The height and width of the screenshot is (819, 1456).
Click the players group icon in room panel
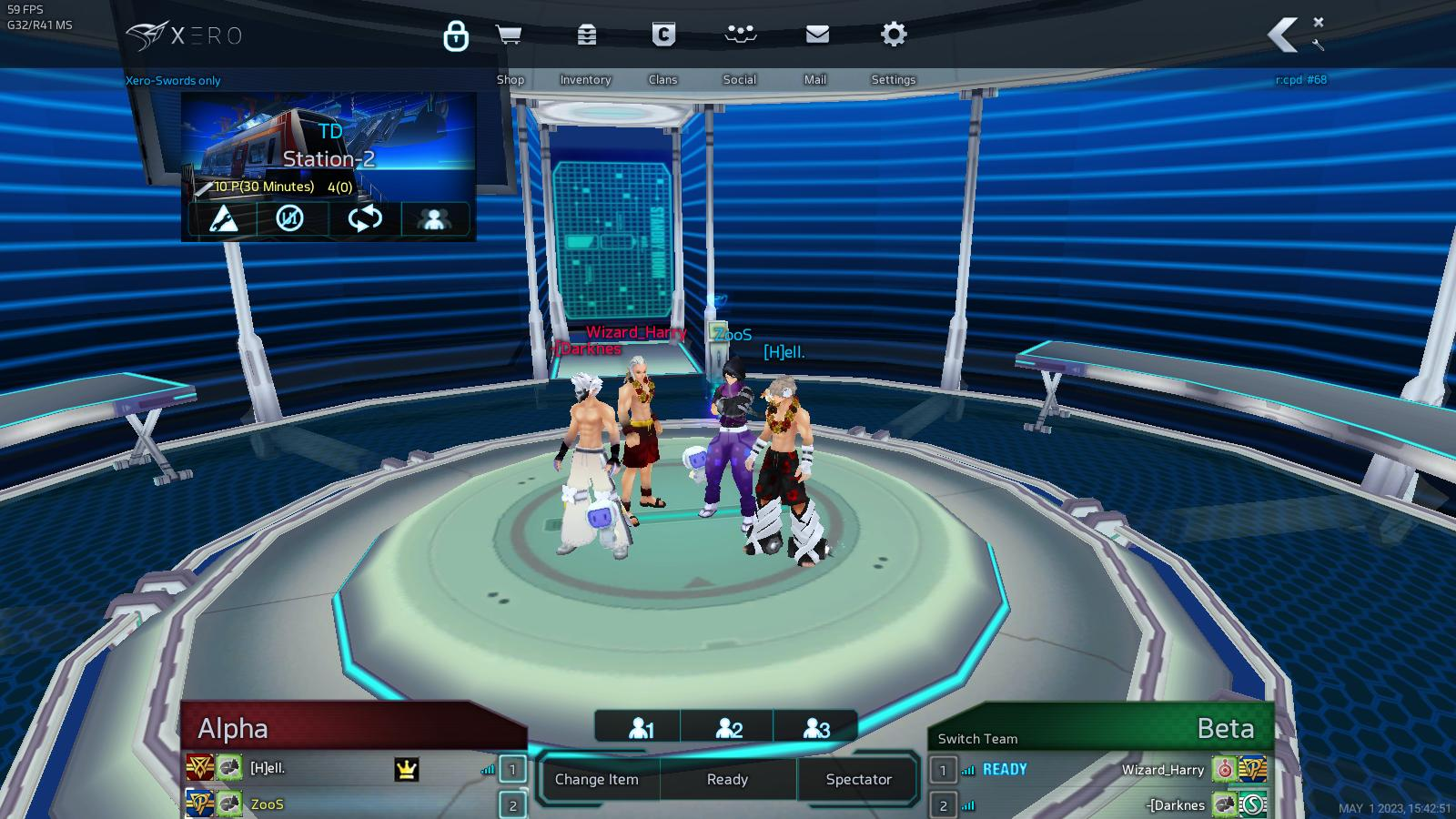[x=434, y=219]
